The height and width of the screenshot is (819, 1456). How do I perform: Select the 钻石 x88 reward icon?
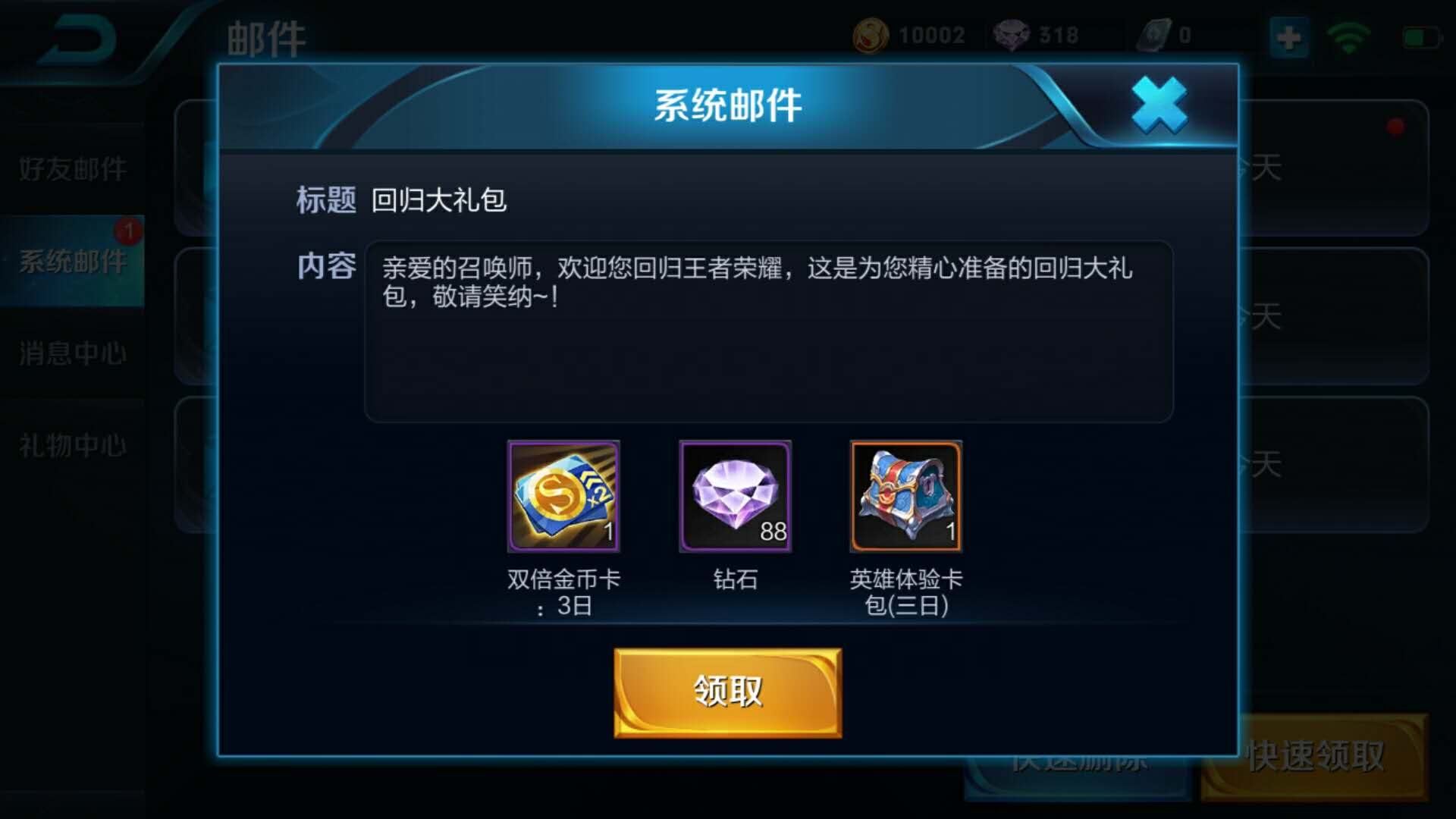[734, 496]
